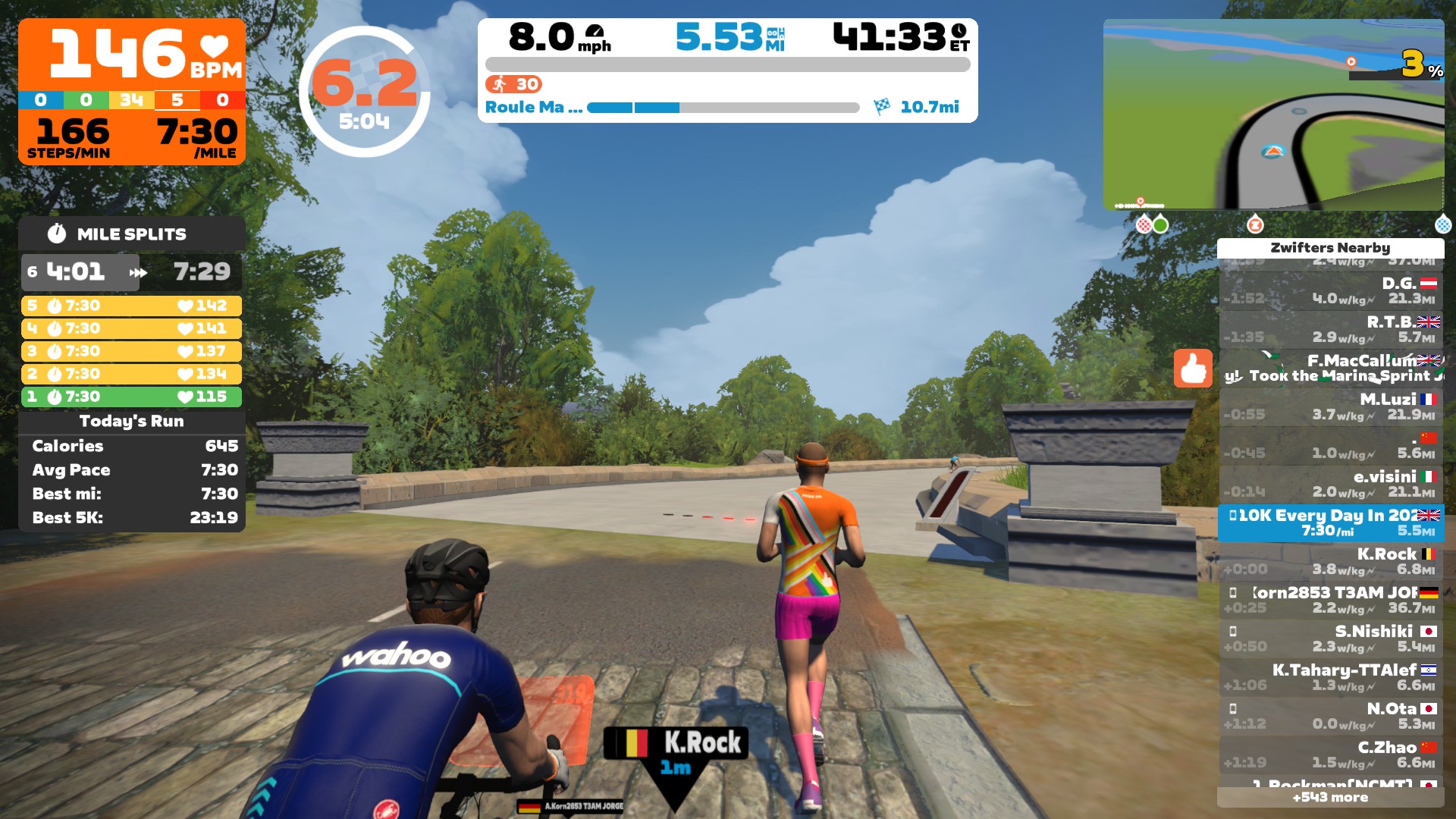
Task: Open the minimap view
Action: [1273, 115]
